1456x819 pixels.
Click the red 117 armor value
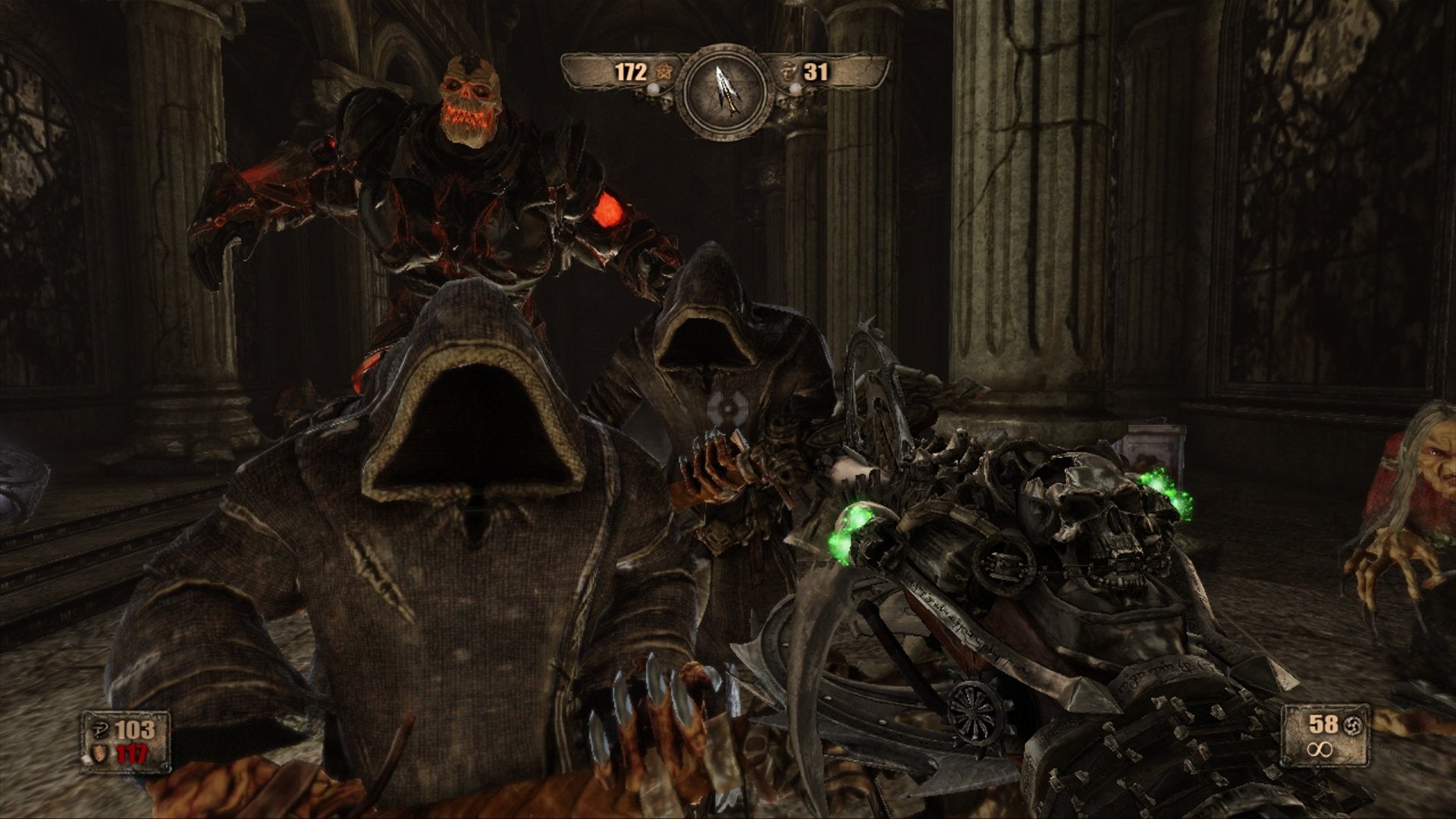[131, 754]
